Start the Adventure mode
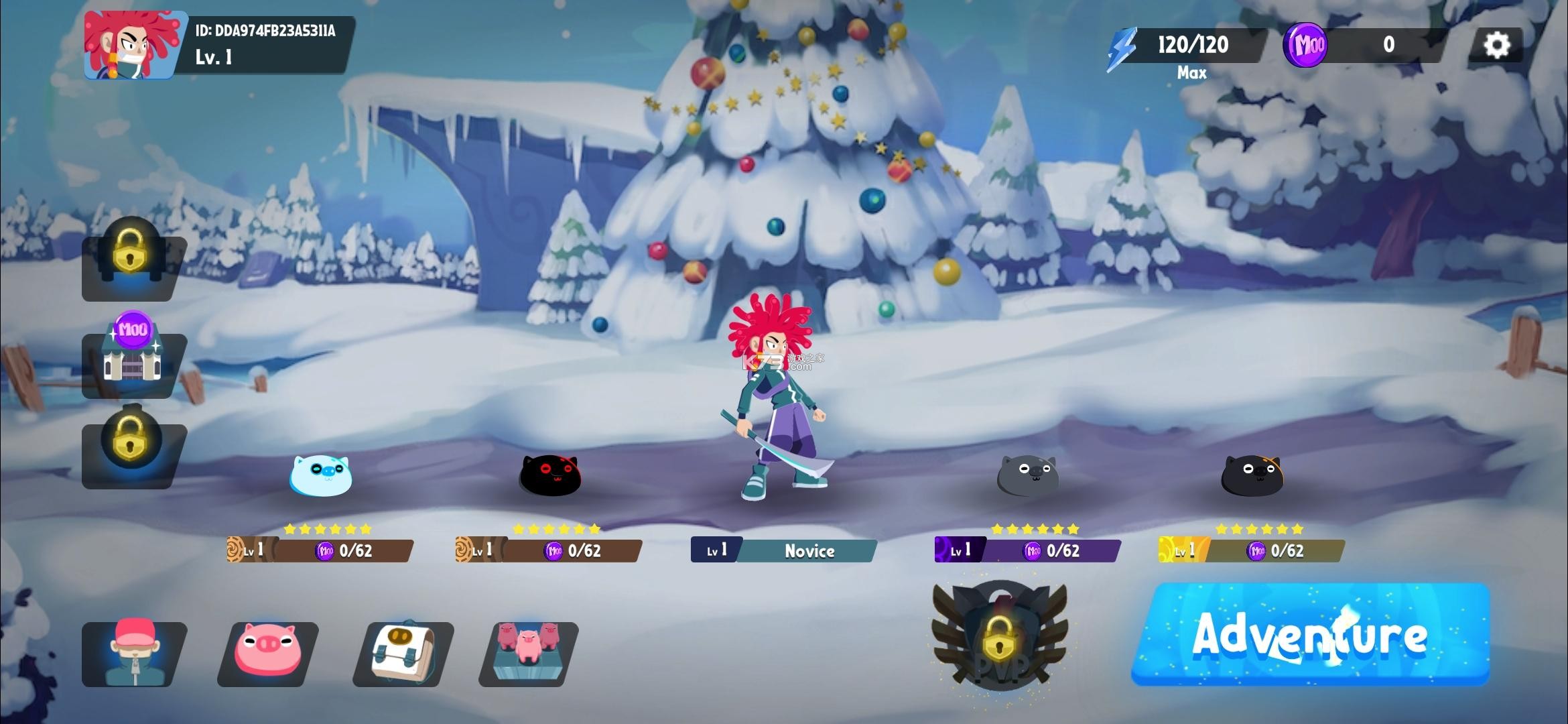Image resolution: width=1568 pixels, height=724 pixels. pyautogui.click(x=1311, y=634)
